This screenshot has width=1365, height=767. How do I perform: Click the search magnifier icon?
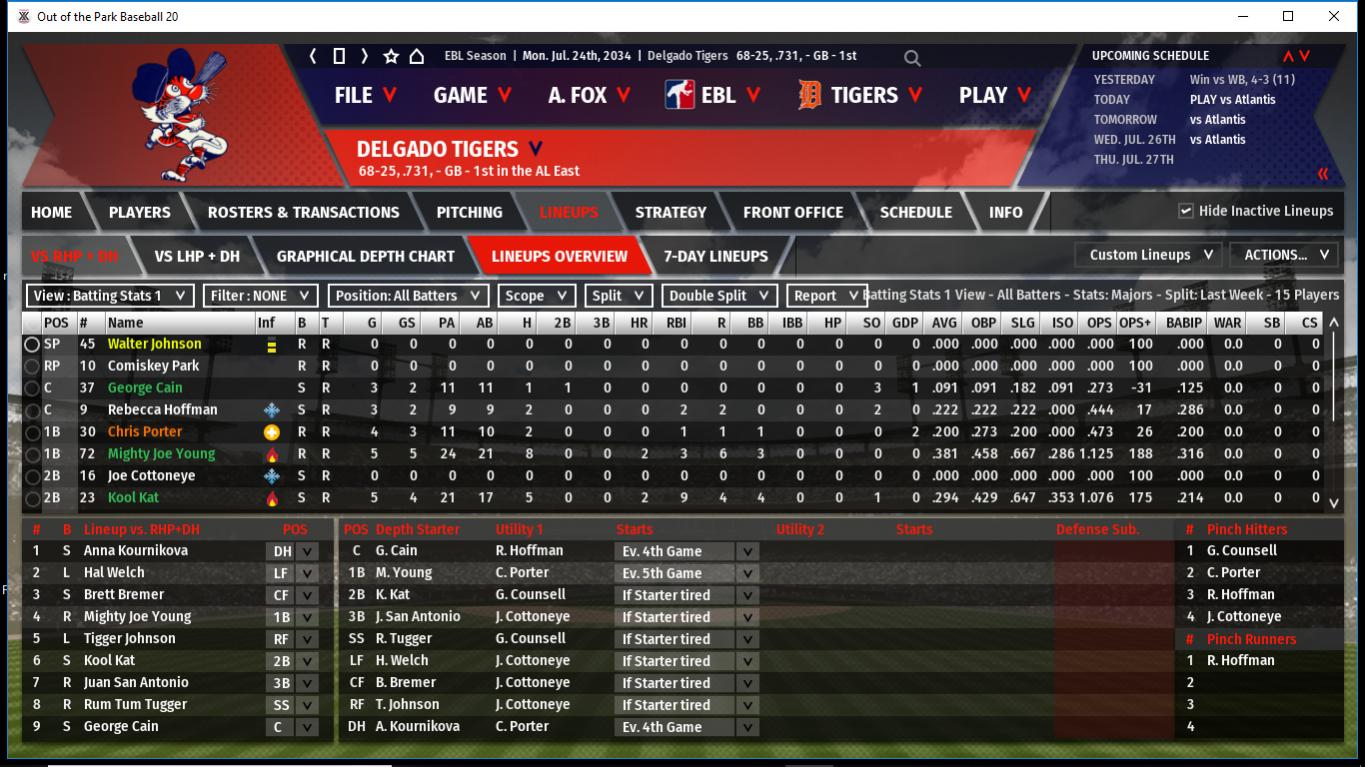(912, 58)
